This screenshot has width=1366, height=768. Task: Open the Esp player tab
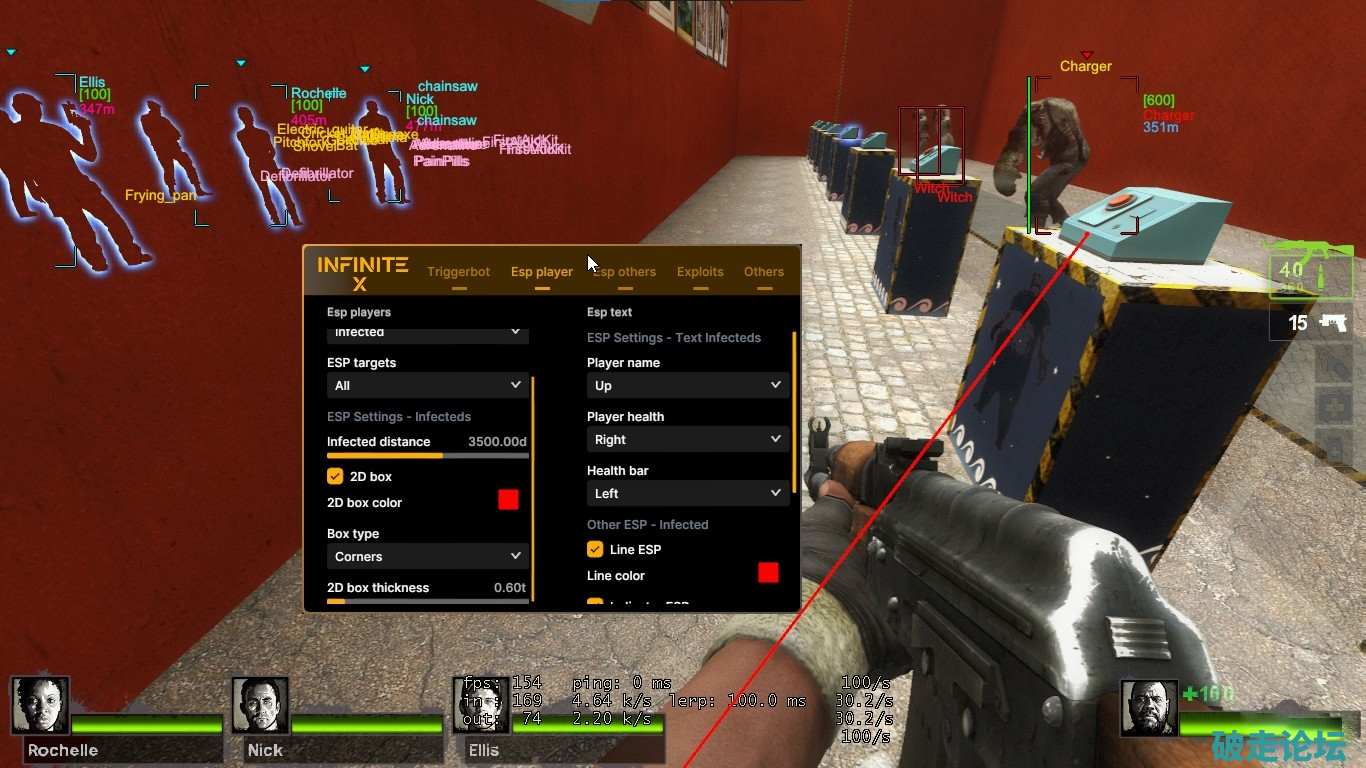point(541,272)
